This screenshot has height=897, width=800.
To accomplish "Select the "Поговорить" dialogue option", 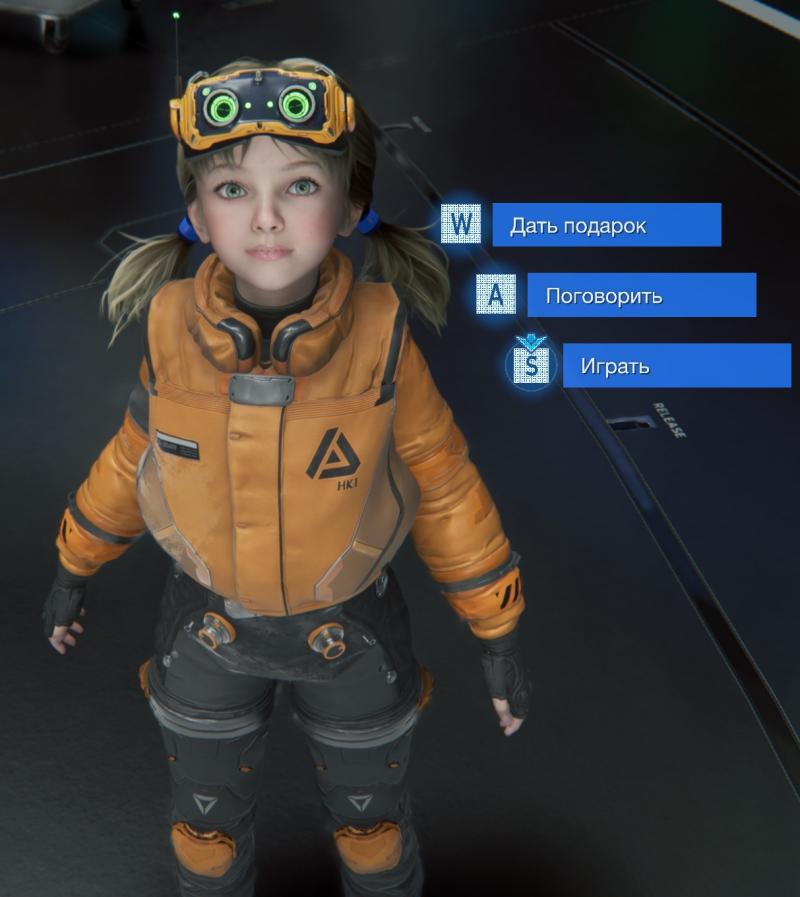I will click(x=640, y=296).
